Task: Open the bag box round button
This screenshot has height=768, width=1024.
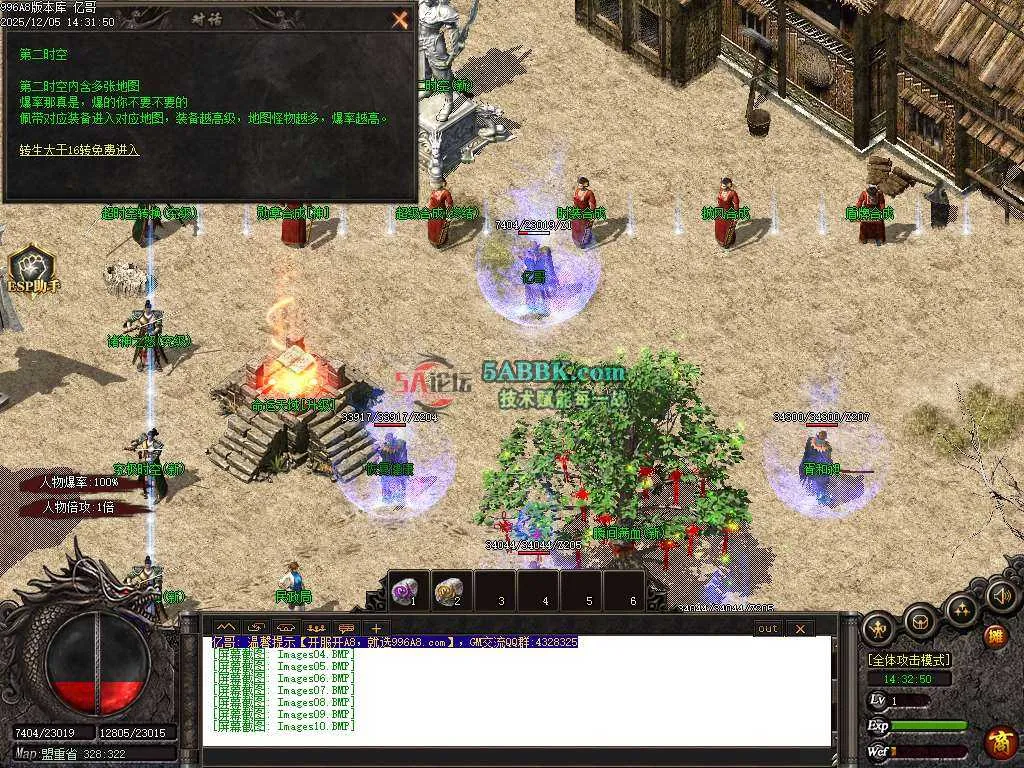Action: click(x=919, y=622)
